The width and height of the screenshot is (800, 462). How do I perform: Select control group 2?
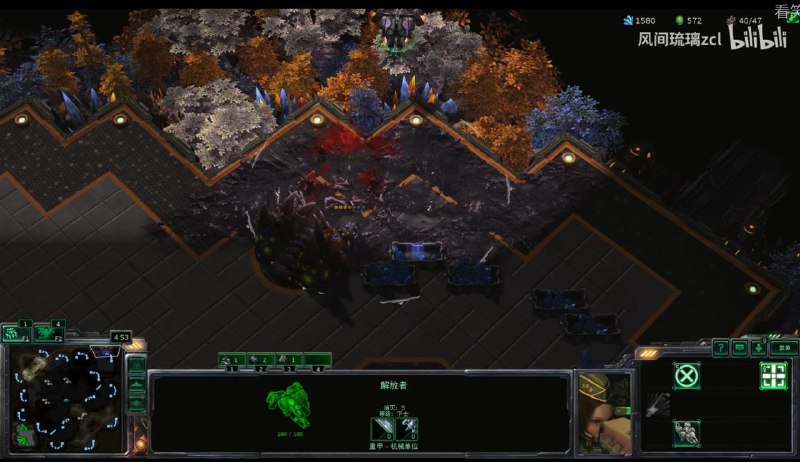261,359
